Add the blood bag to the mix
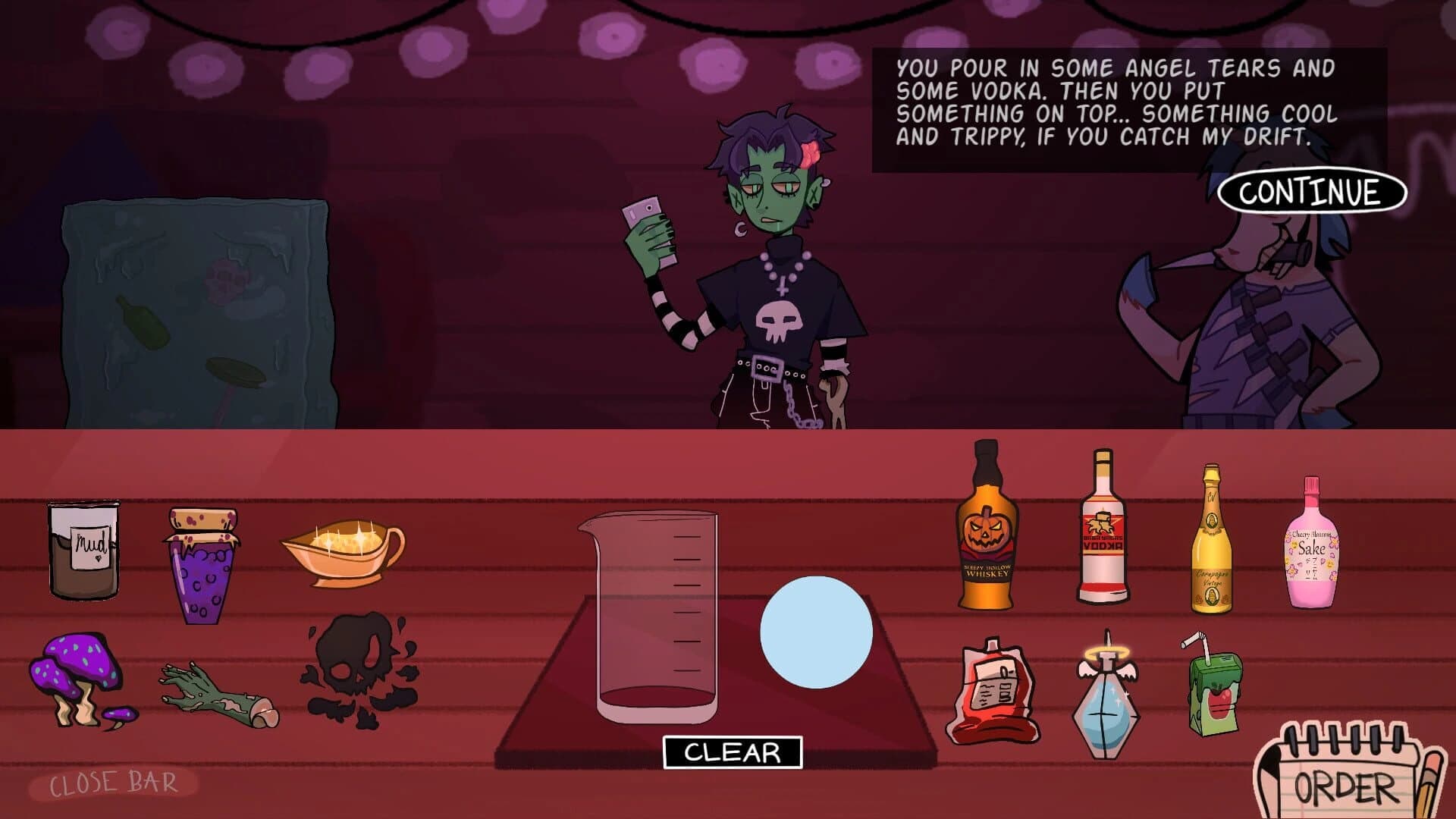This screenshot has width=1456, height=819. [x=993, y=694]
